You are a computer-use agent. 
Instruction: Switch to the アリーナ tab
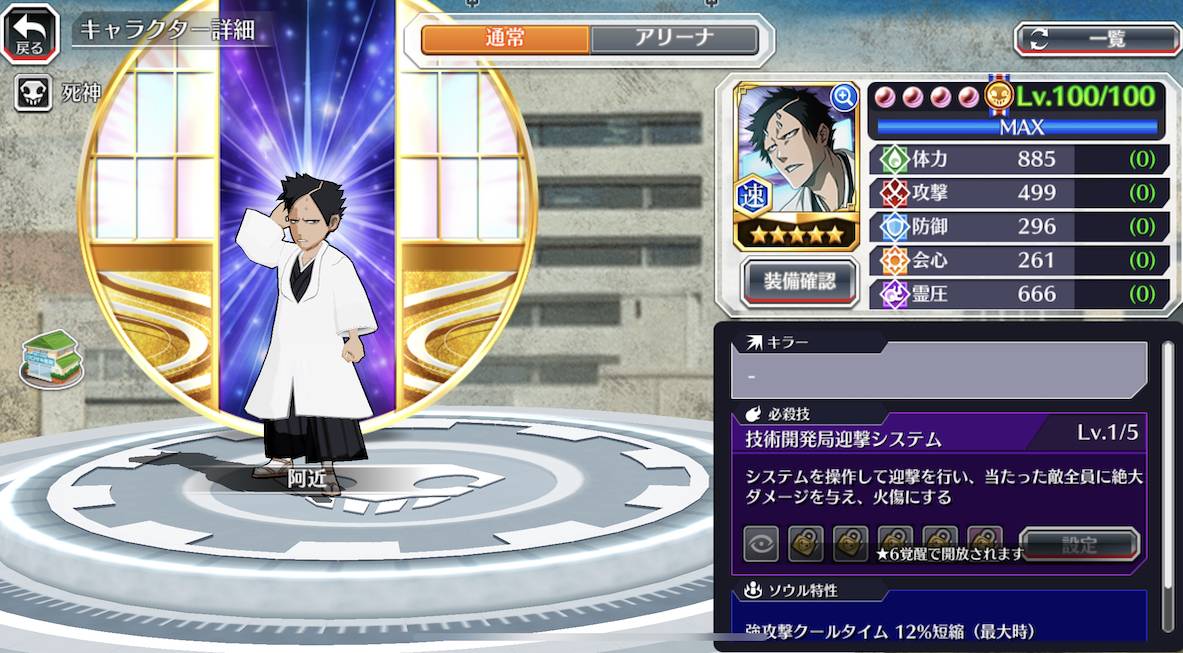pos(674,39)
